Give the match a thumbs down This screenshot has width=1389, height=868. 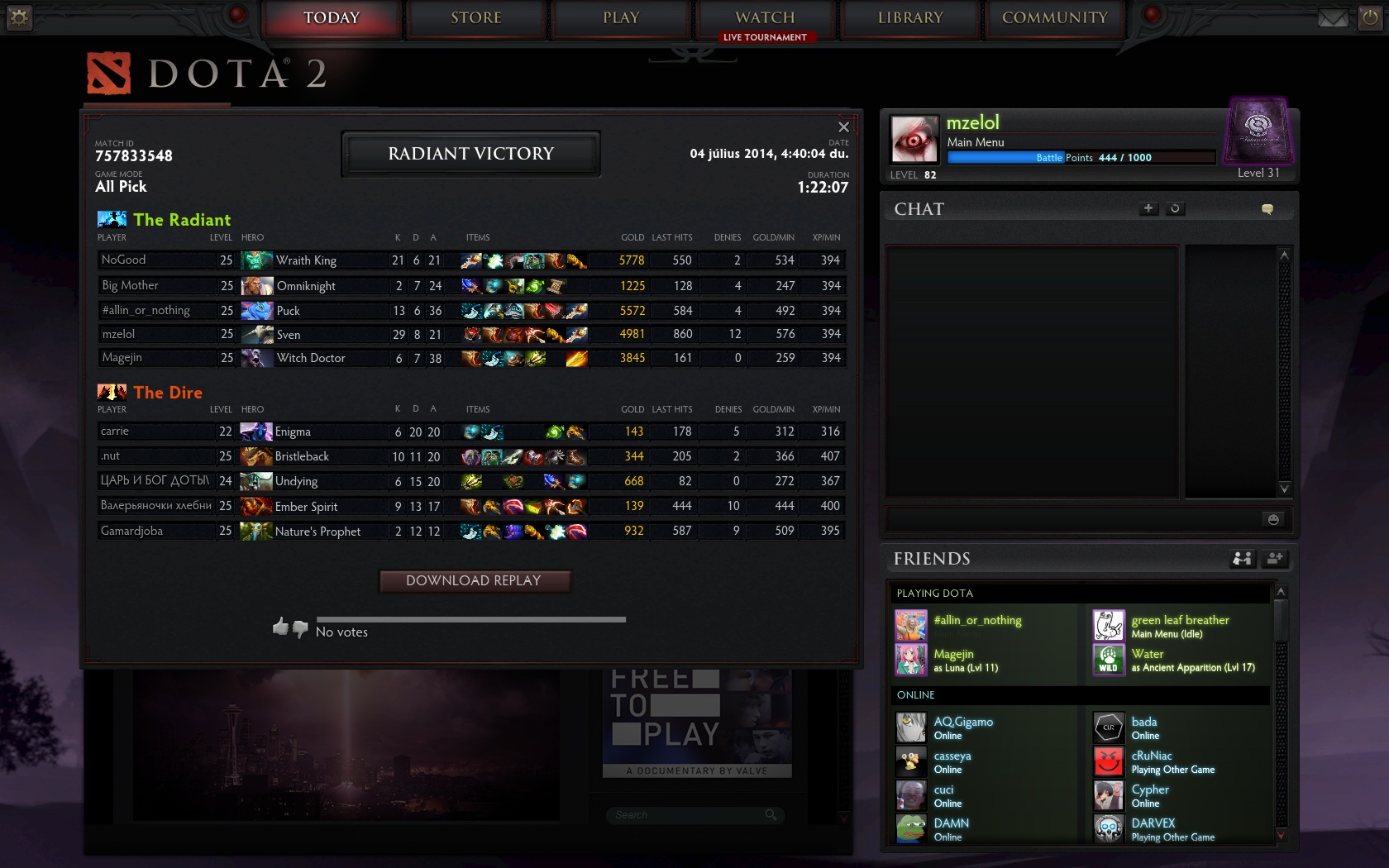[x=300, y=628]
